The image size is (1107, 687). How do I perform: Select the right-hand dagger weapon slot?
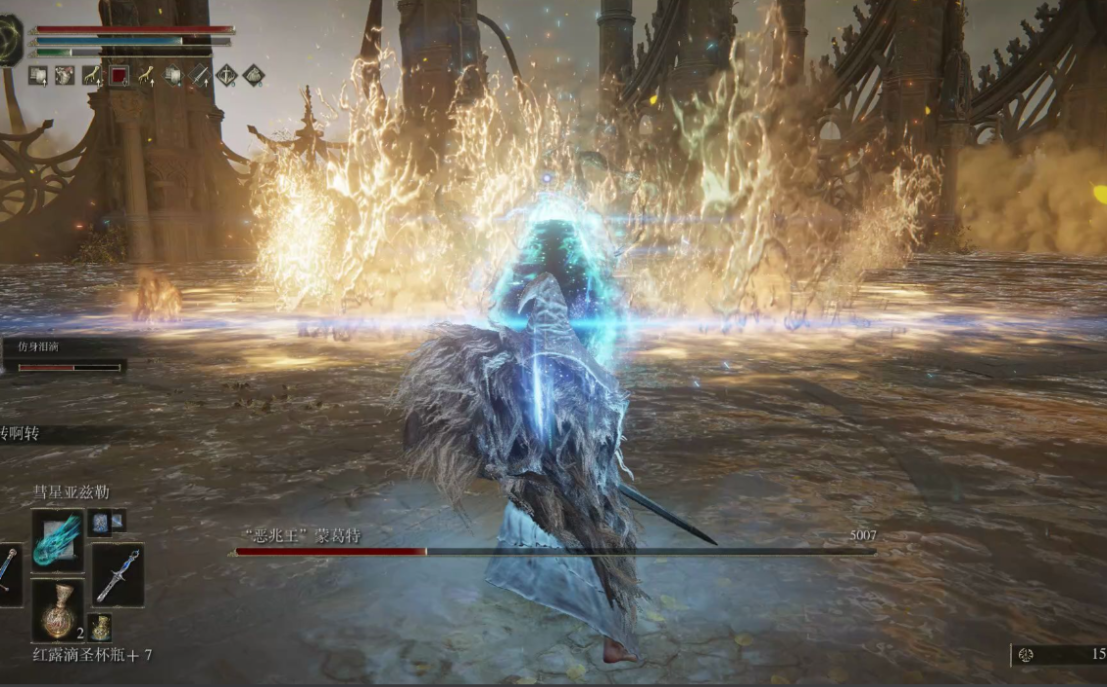click(117, 575)
